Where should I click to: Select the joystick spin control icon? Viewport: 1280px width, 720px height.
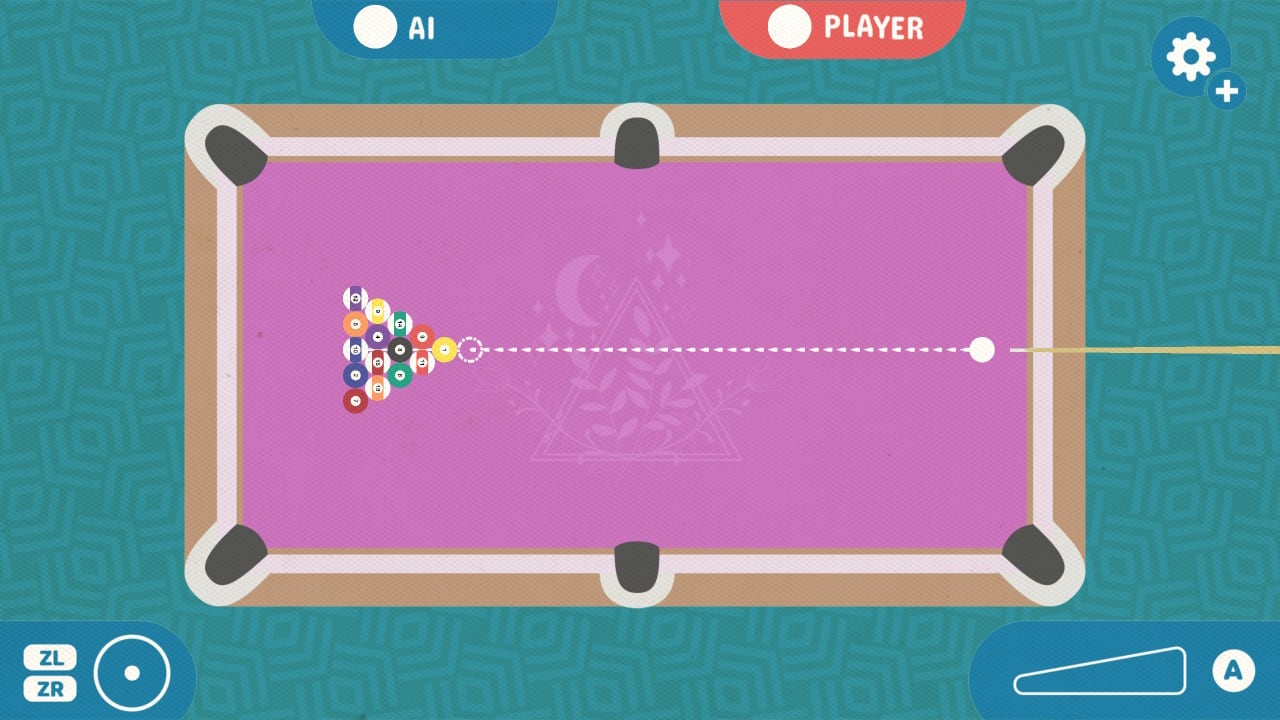[133, 672]
